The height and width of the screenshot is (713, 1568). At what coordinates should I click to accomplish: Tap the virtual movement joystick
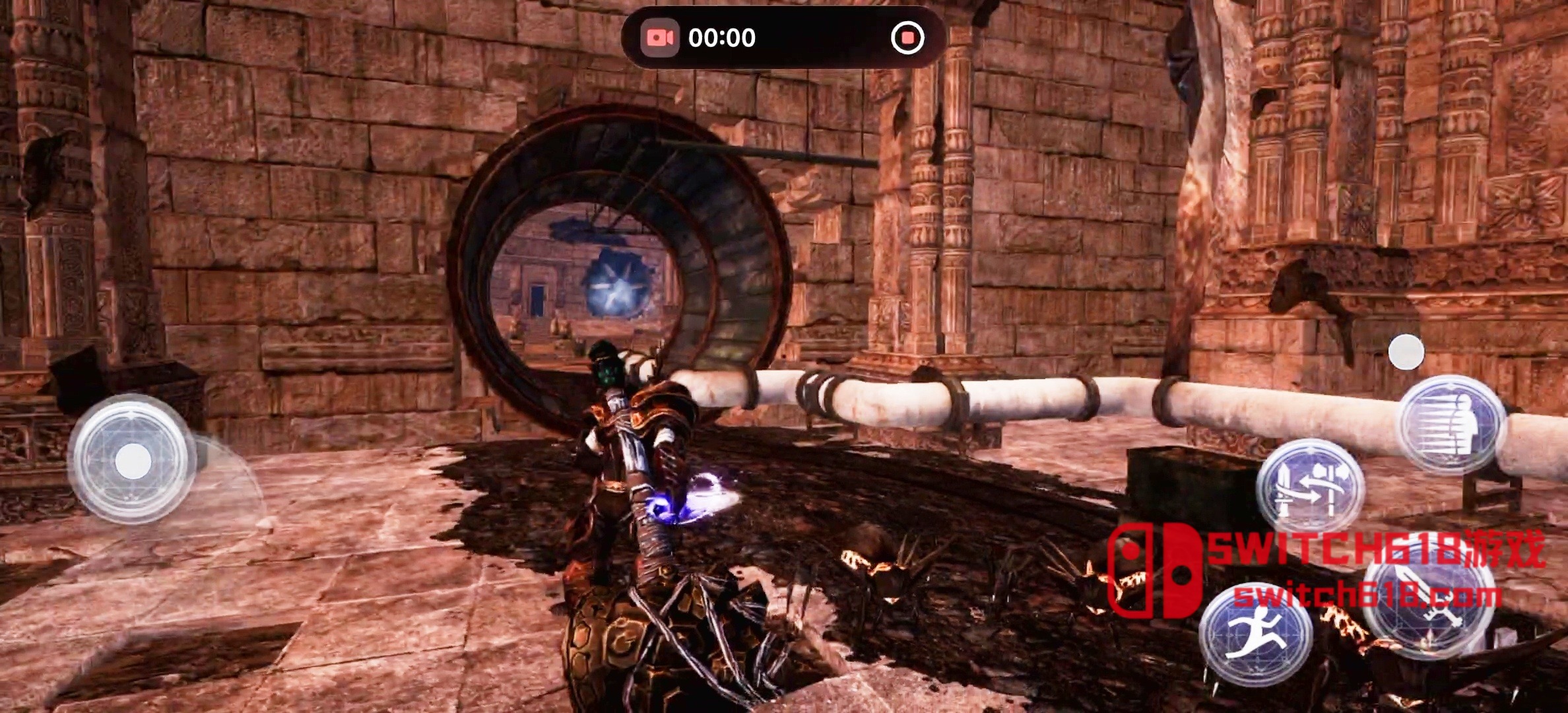pyautogui.click(x=133, y=460)
